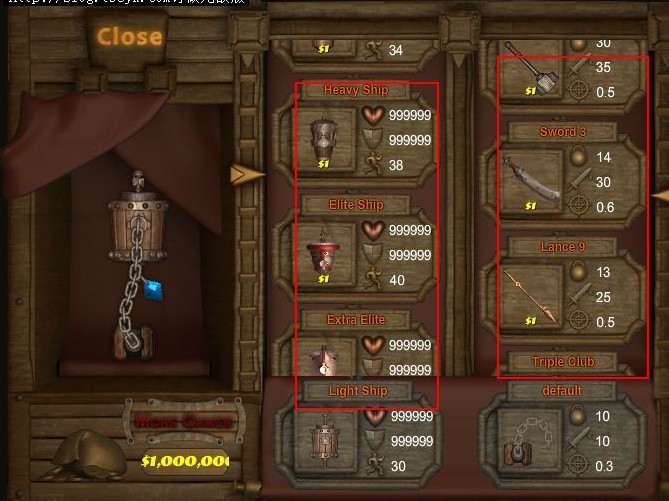Open the More Games link

click(177, 421)
